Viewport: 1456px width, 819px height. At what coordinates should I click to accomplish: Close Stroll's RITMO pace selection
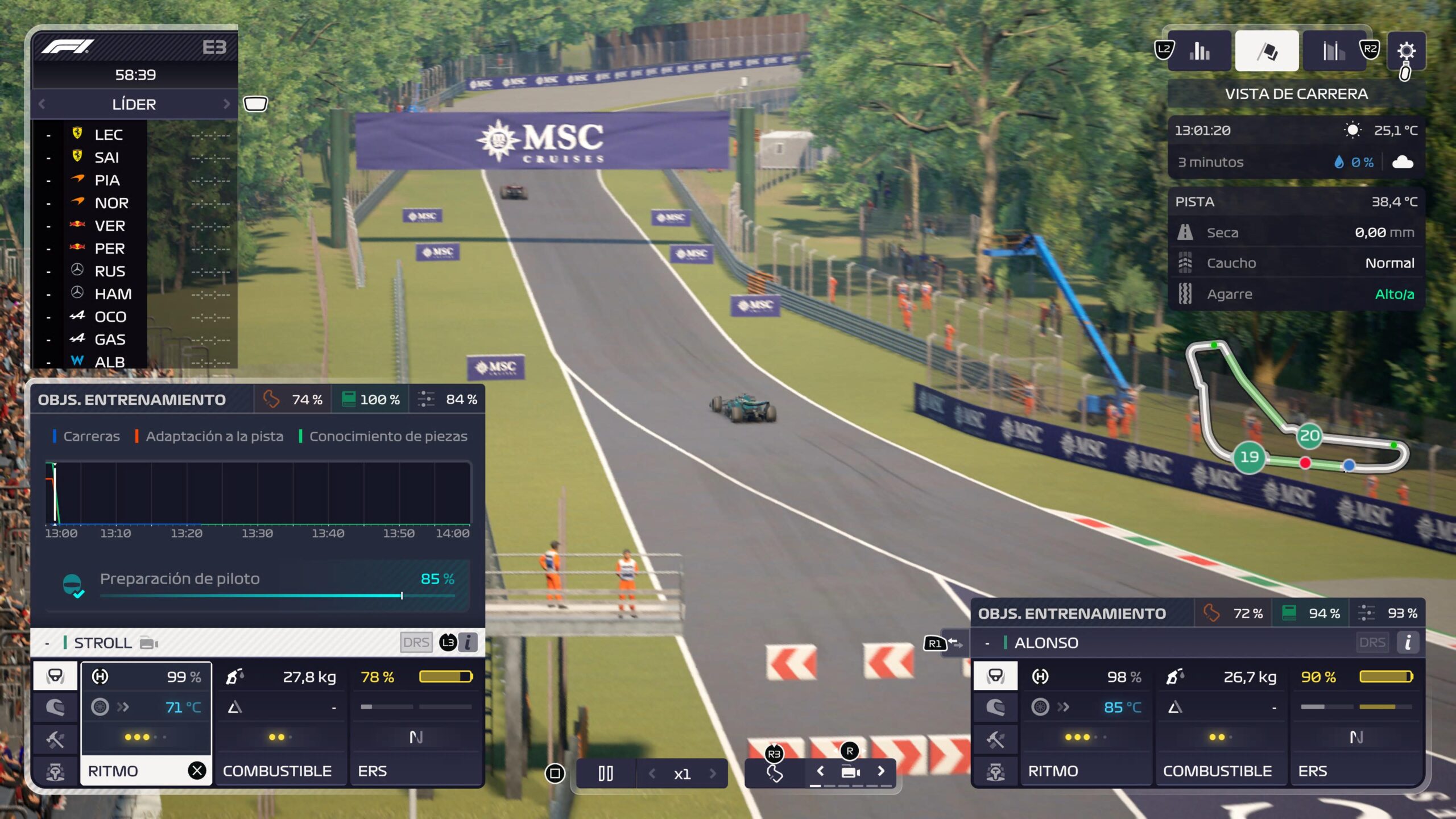[197, 771]
